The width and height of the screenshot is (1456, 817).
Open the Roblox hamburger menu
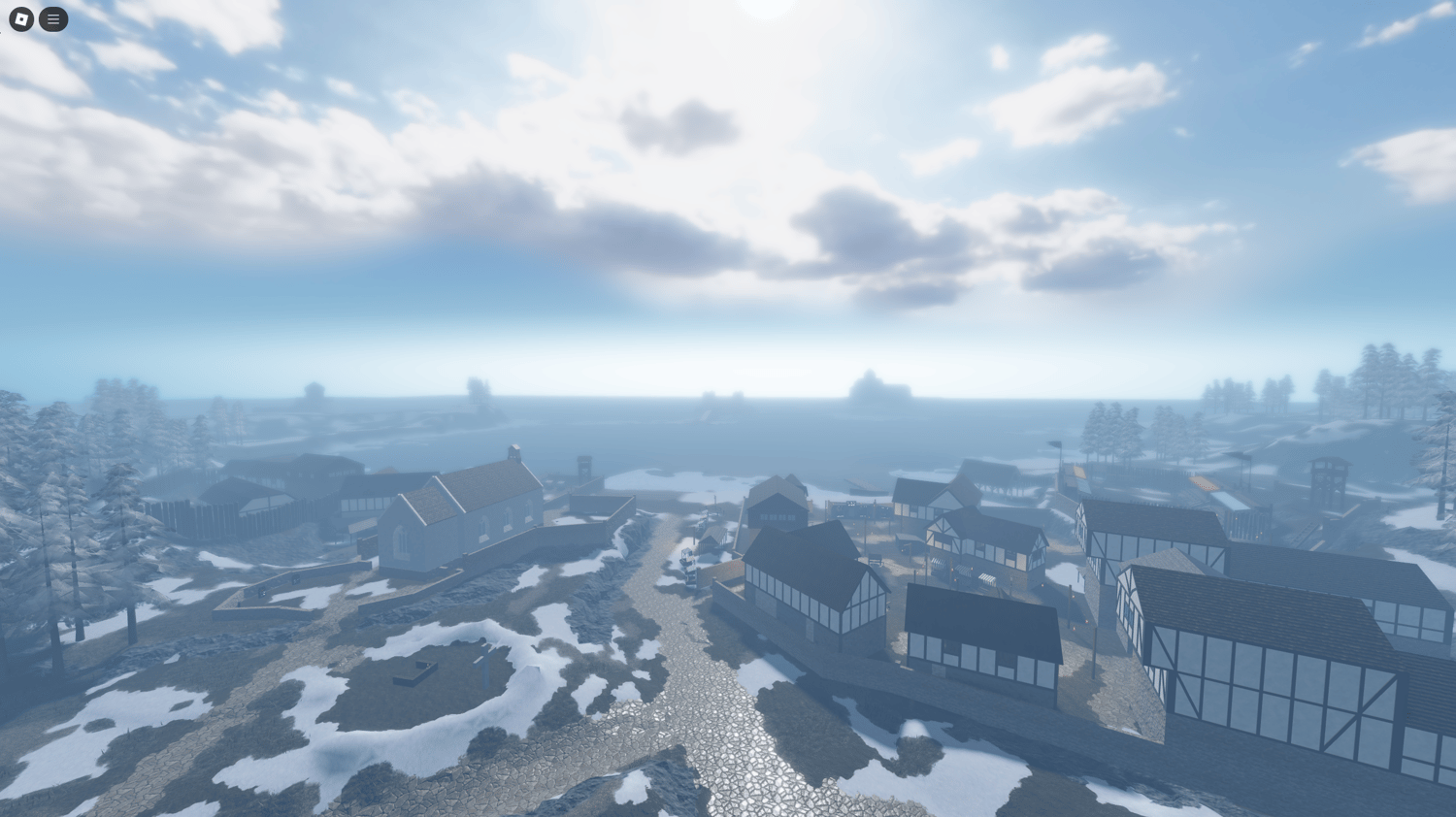[53, 18]
